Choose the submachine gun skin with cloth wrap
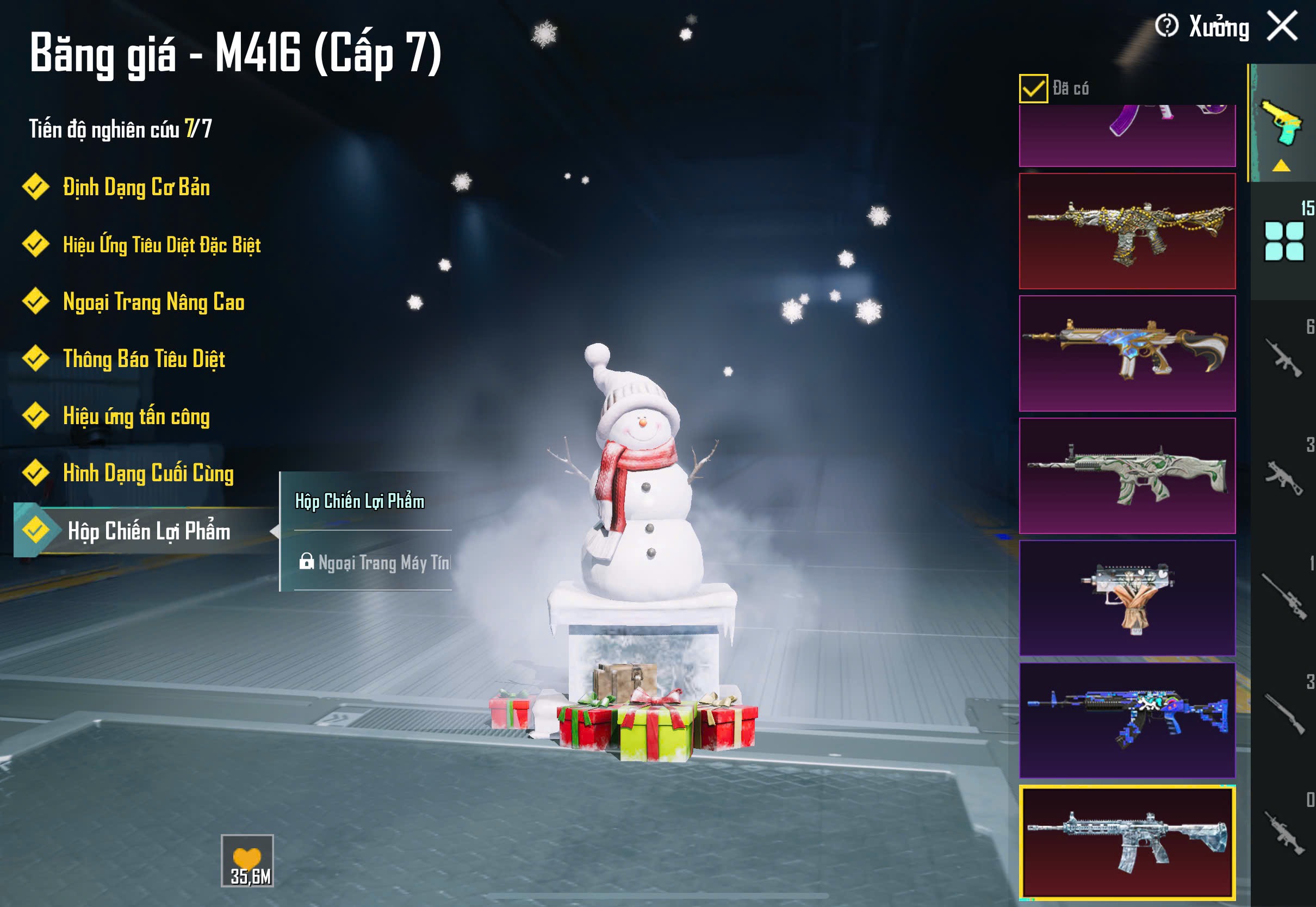 1127,598
